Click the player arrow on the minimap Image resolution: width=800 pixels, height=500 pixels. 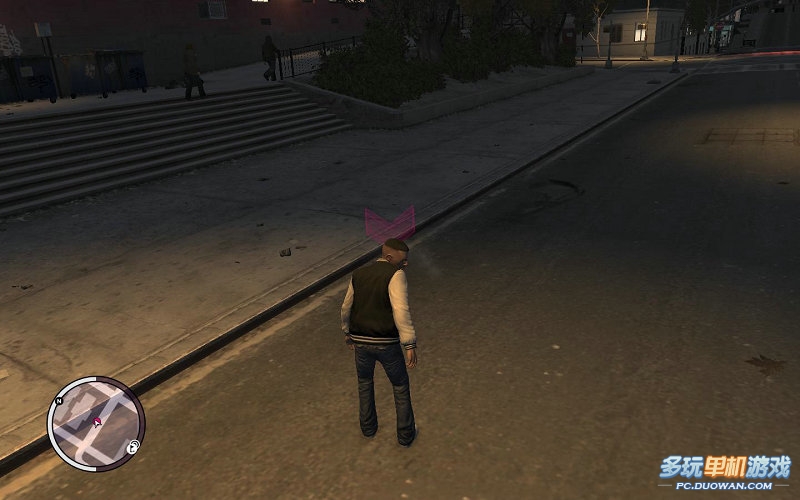(97, 423)
